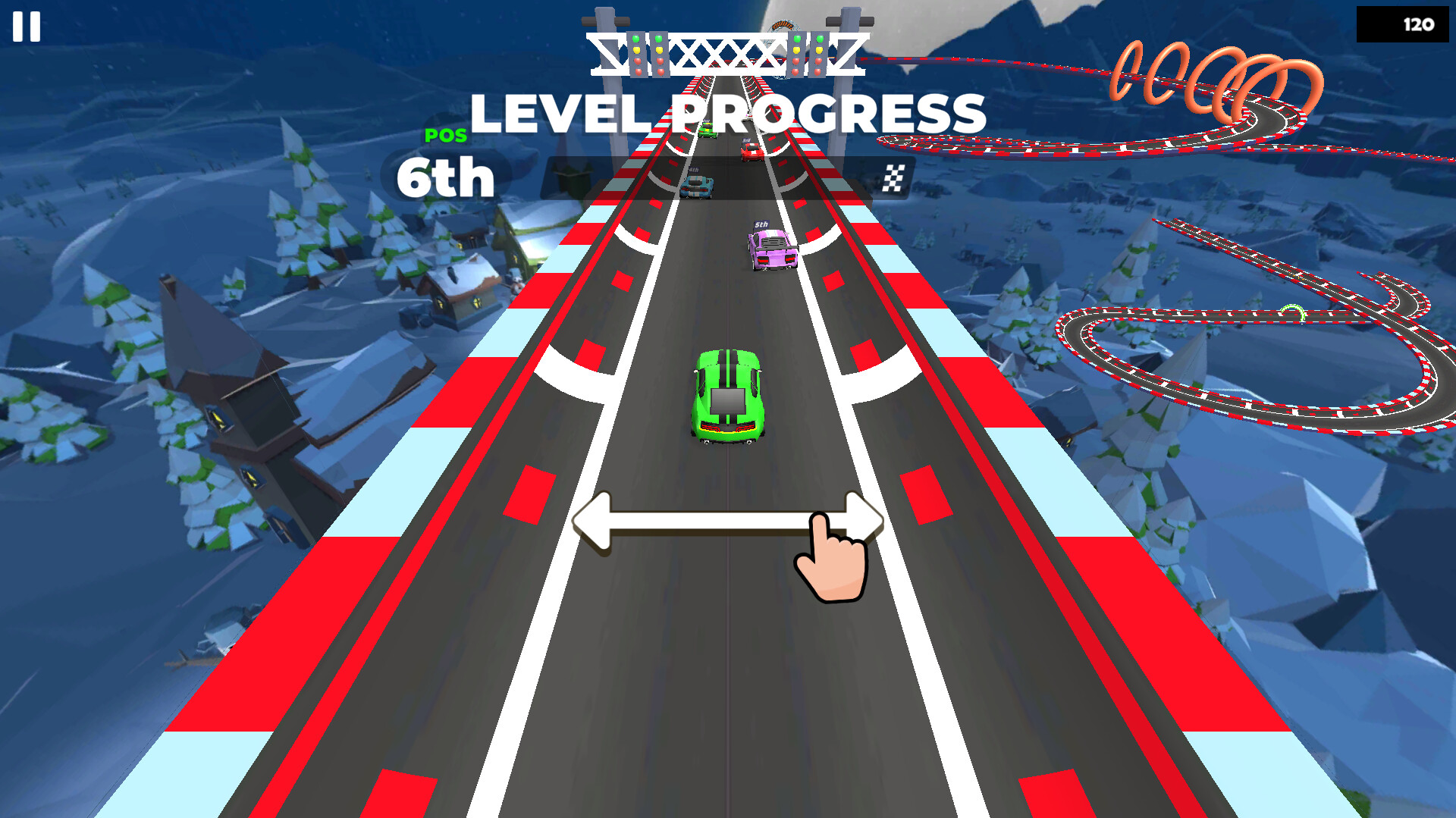
Task: Click the pause icon in top-left corner
Action: [x=25, y=25]
